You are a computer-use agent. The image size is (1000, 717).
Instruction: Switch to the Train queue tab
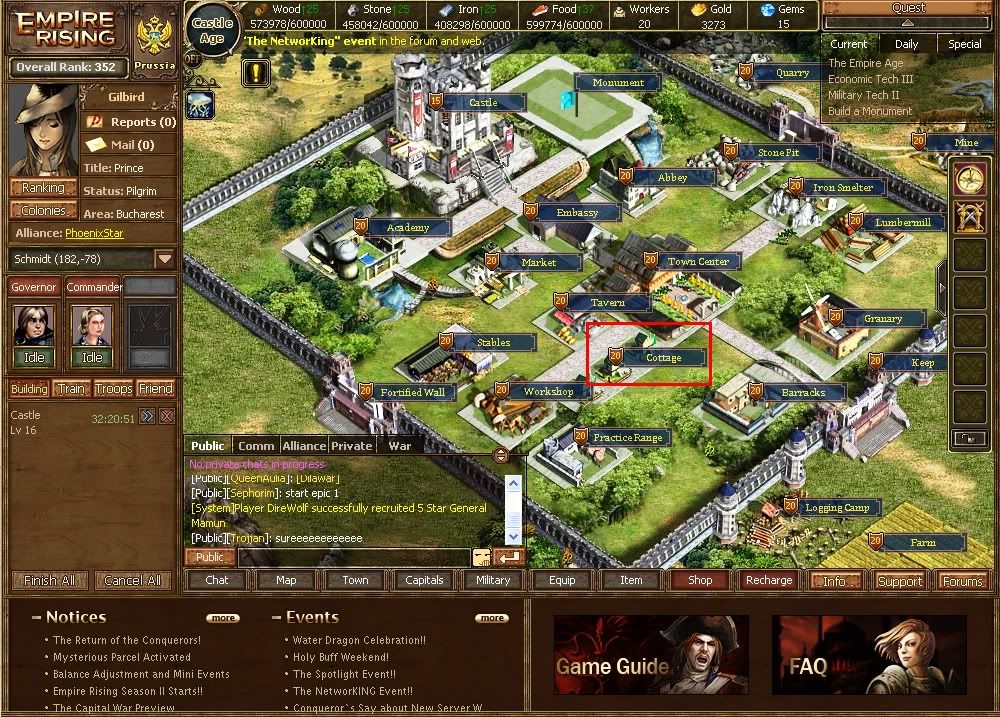tap(71, 389)
